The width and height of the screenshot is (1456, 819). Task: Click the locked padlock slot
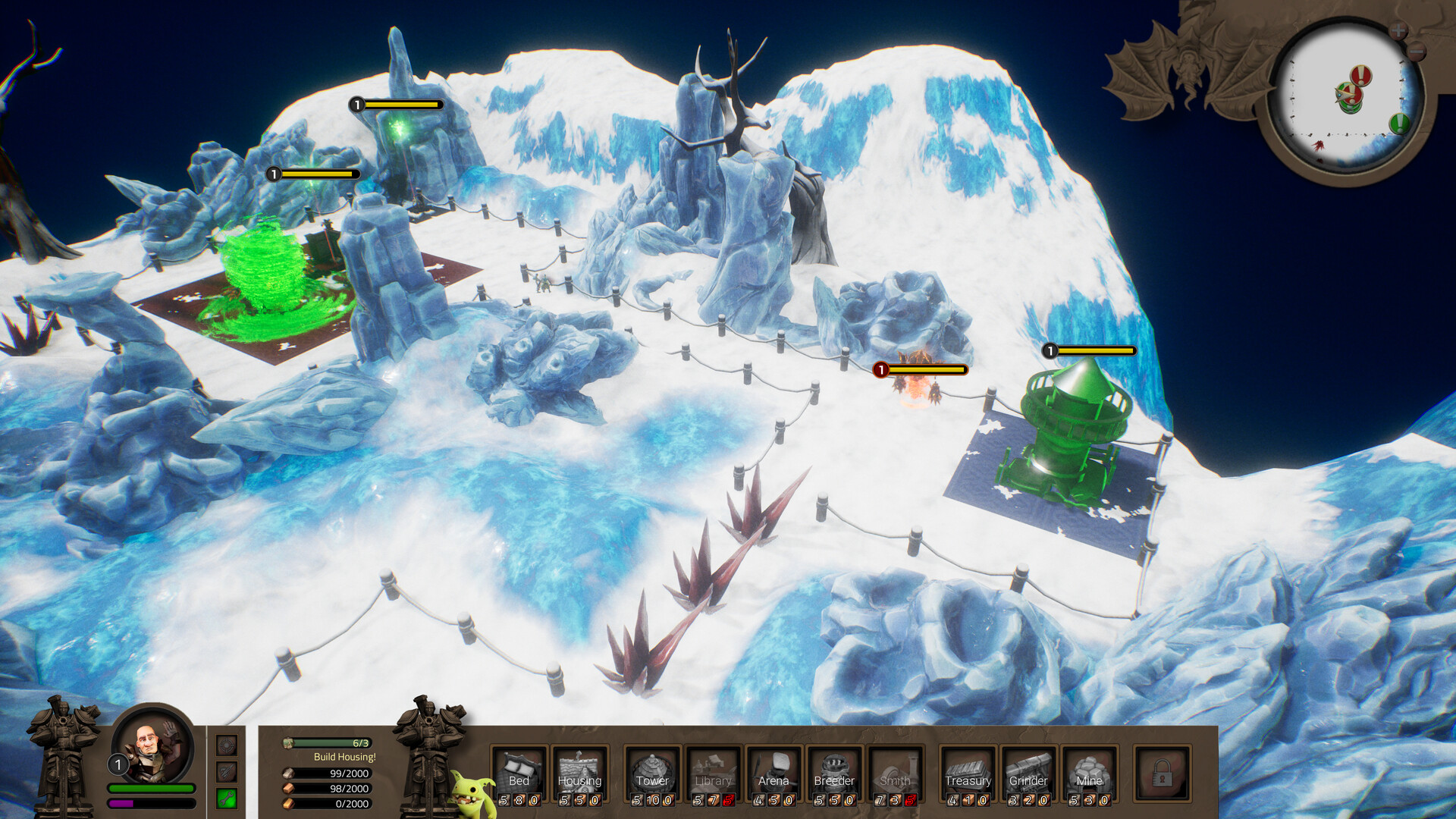click(1162, 773)
